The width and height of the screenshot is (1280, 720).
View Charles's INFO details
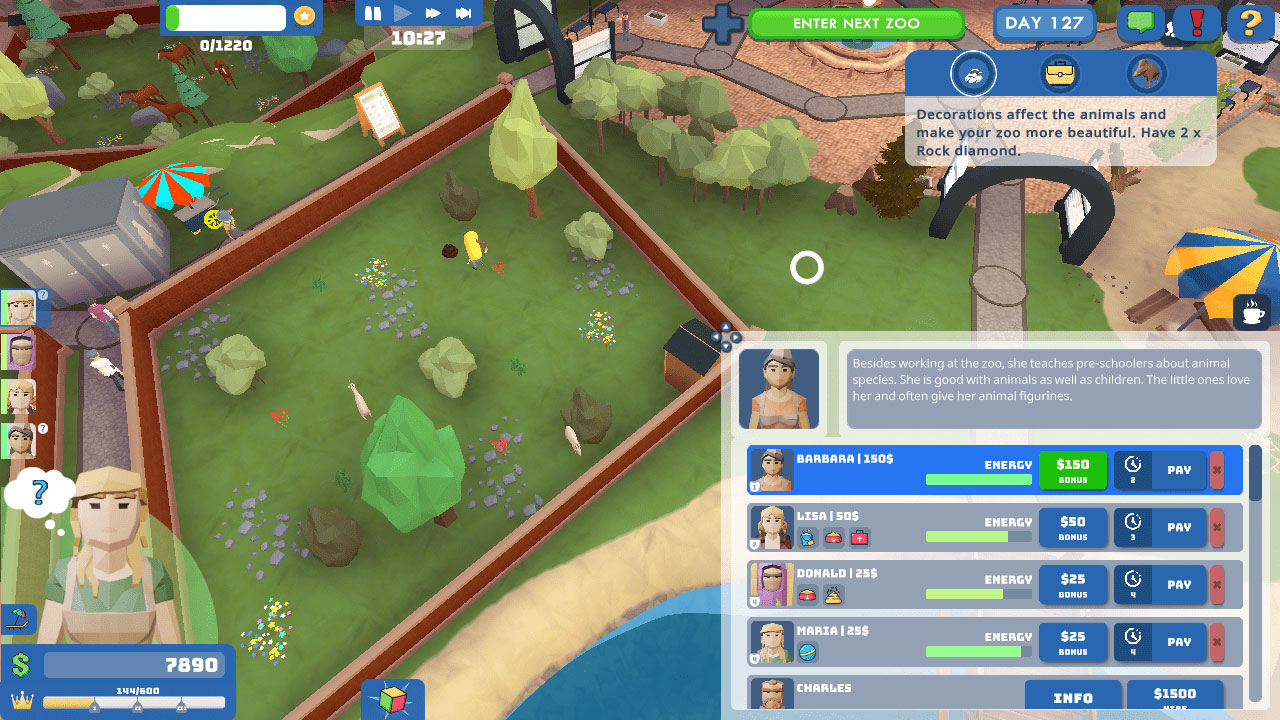point(1073,697)
